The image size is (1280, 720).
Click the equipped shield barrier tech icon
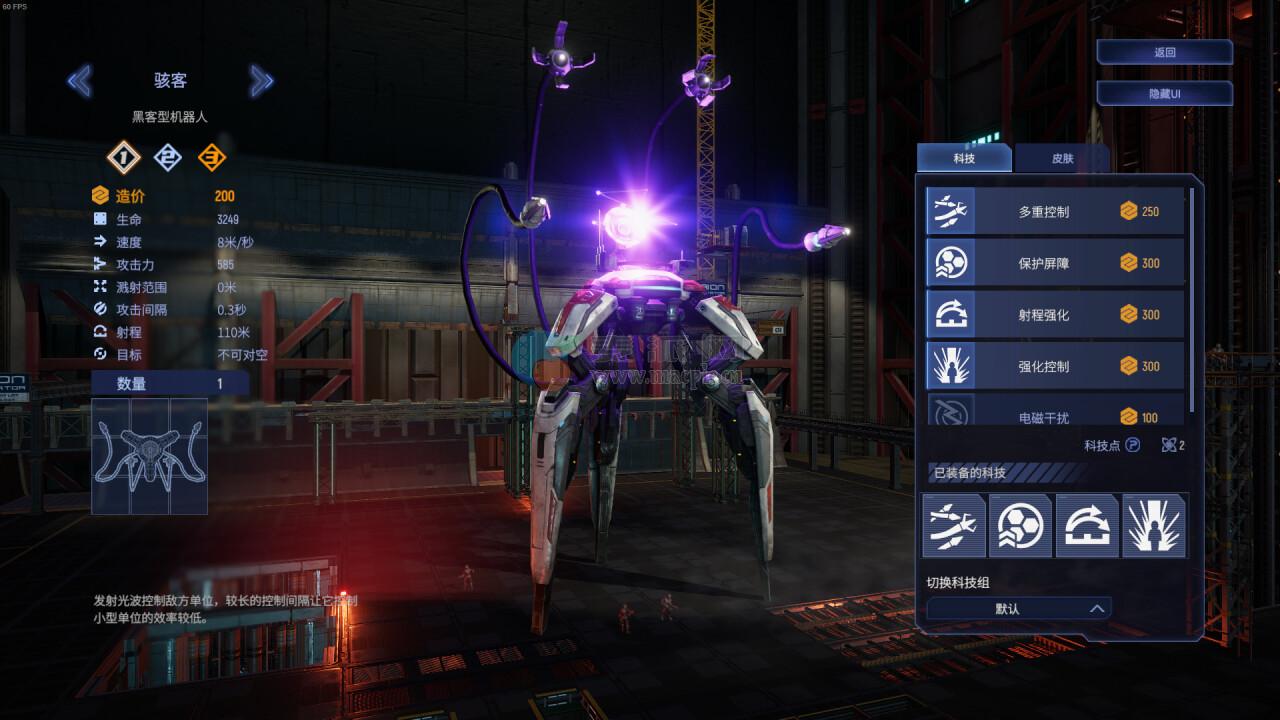point(1020,525)
